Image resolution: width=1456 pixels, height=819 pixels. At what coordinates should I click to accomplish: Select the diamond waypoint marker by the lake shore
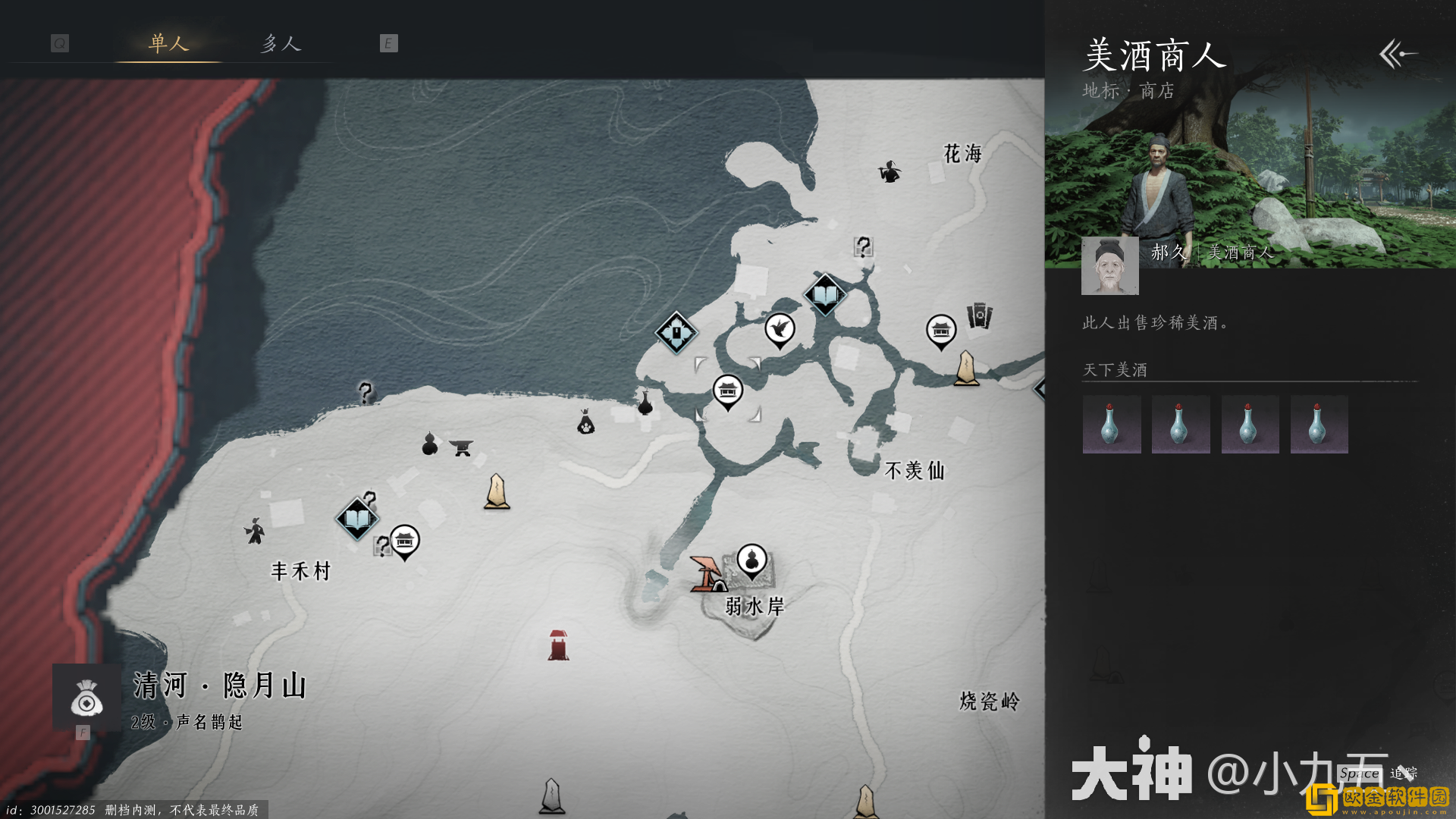click(x=676, y=332)
